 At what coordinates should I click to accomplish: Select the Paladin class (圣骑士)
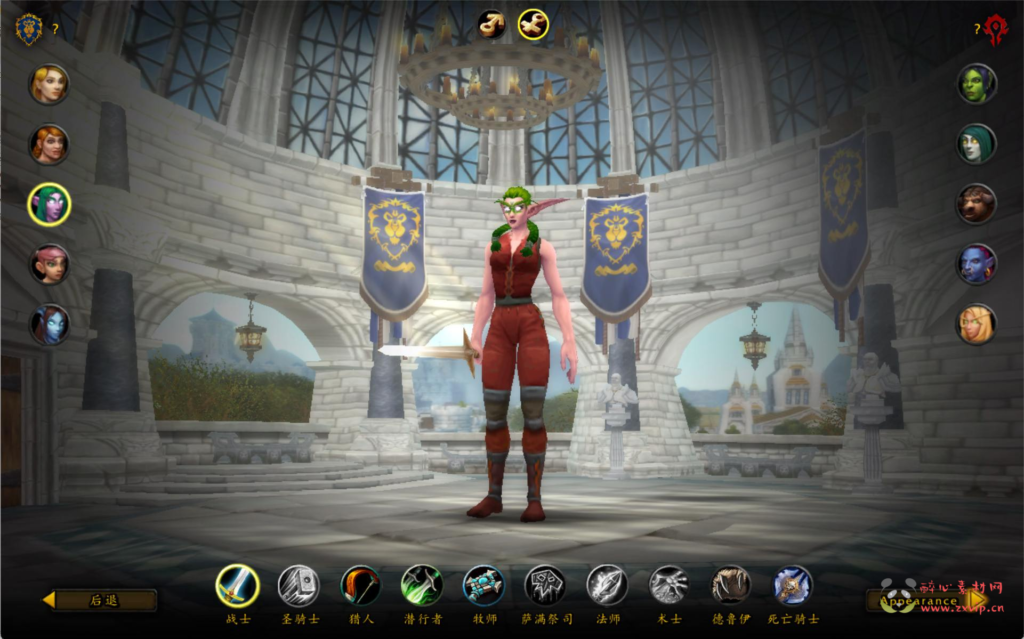[x=298, y=585]
